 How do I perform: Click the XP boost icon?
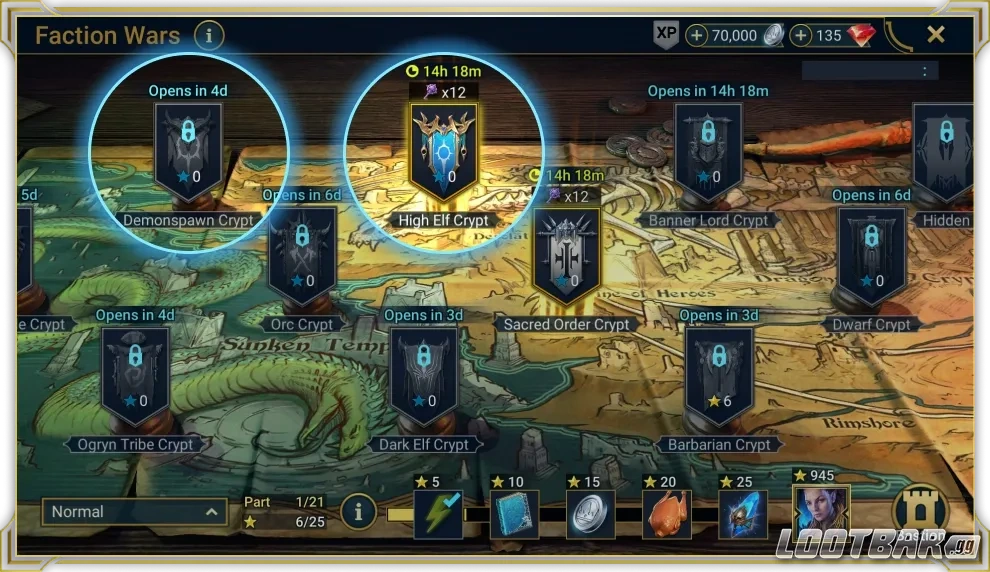tap(666, 35)
